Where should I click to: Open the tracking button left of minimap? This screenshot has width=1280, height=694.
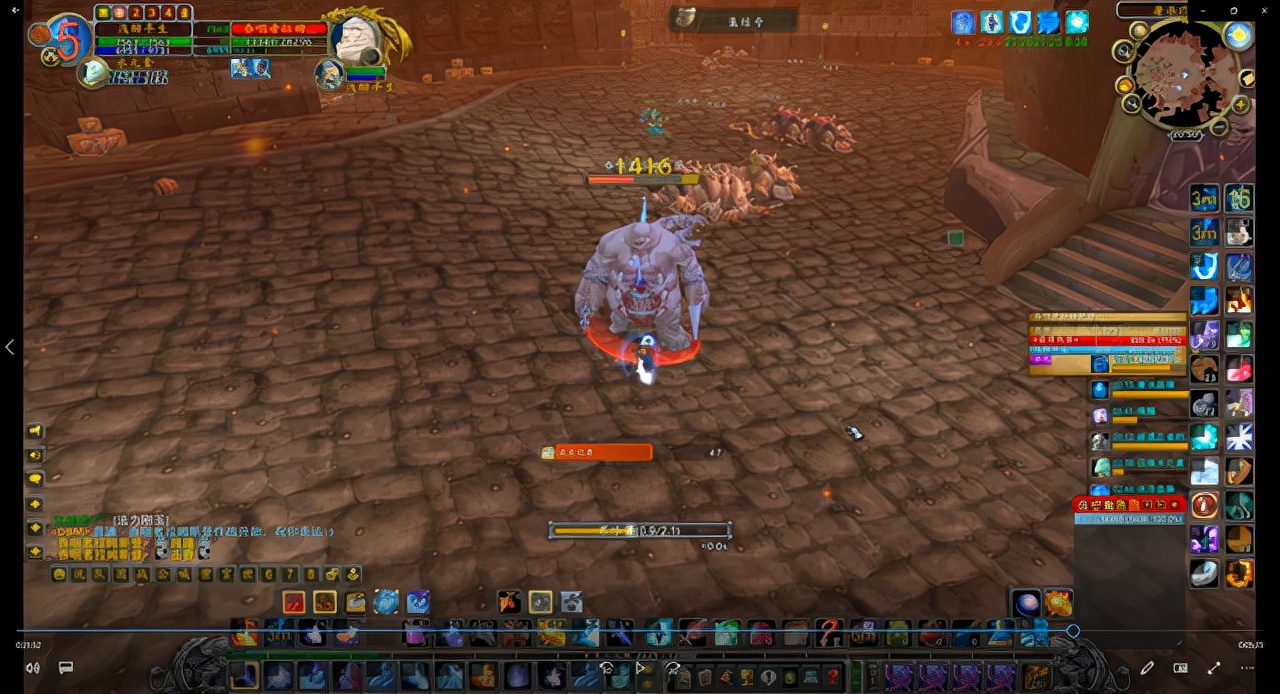[1124, 50]
